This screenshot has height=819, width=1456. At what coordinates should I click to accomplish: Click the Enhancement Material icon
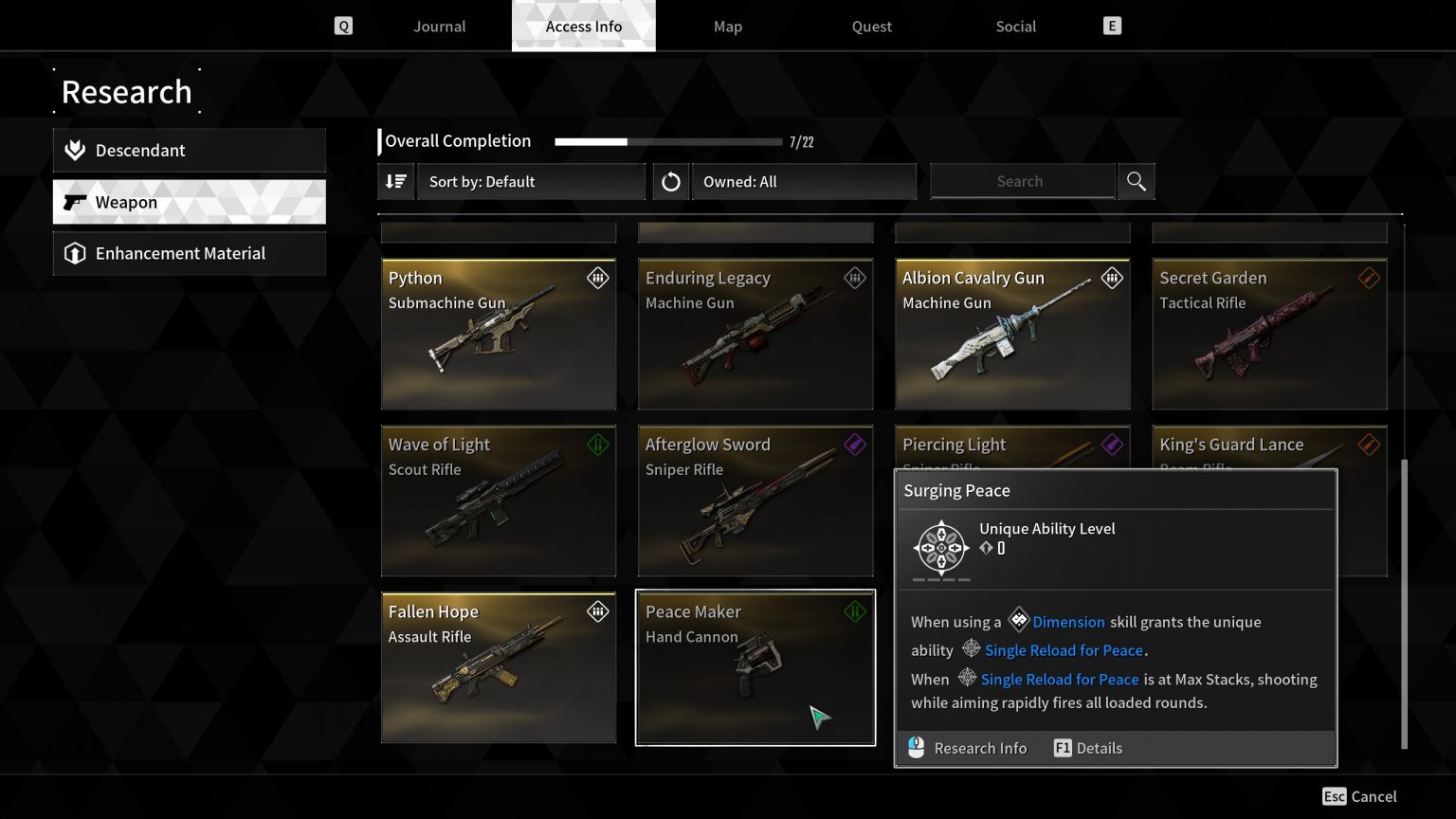74,253
